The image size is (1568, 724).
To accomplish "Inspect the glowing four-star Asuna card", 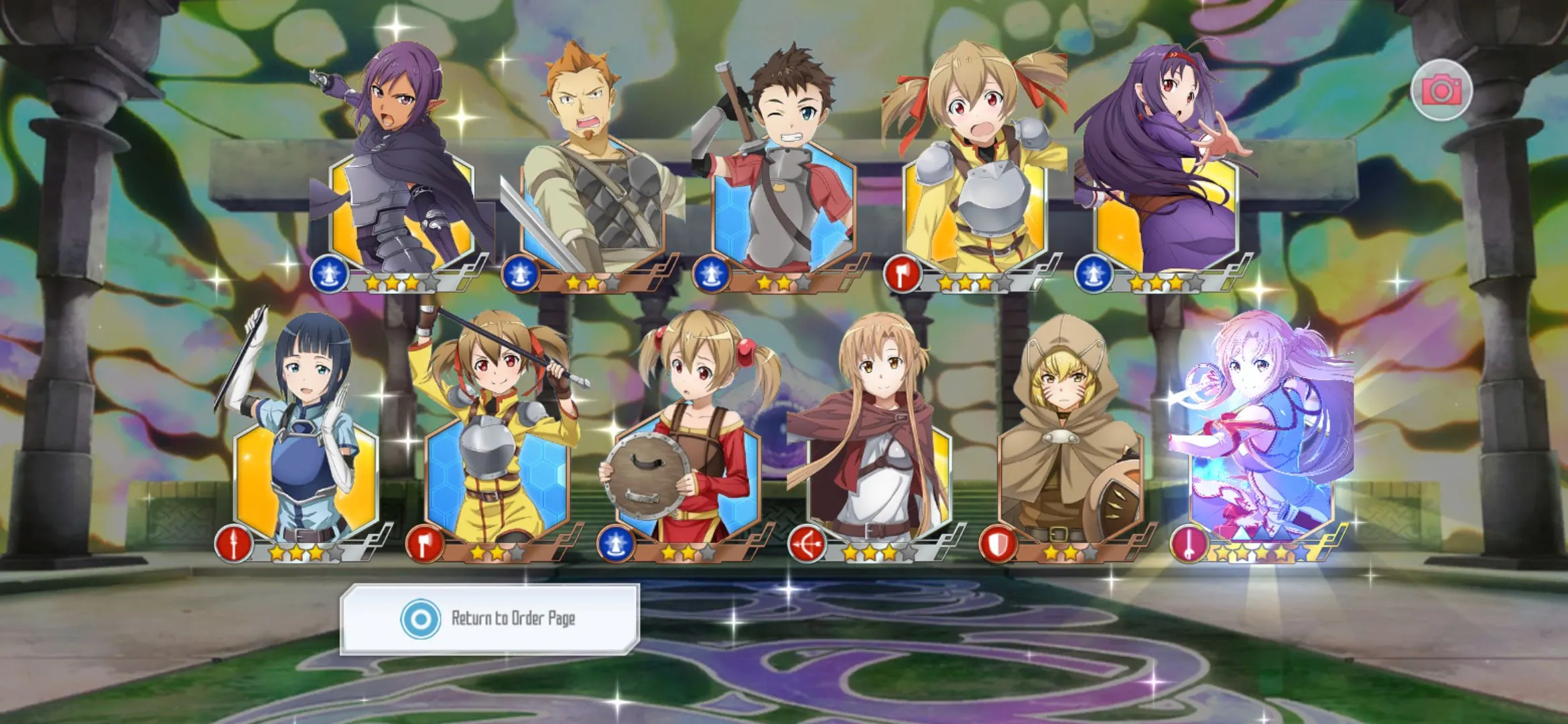I will click(x=1260, y=456).
